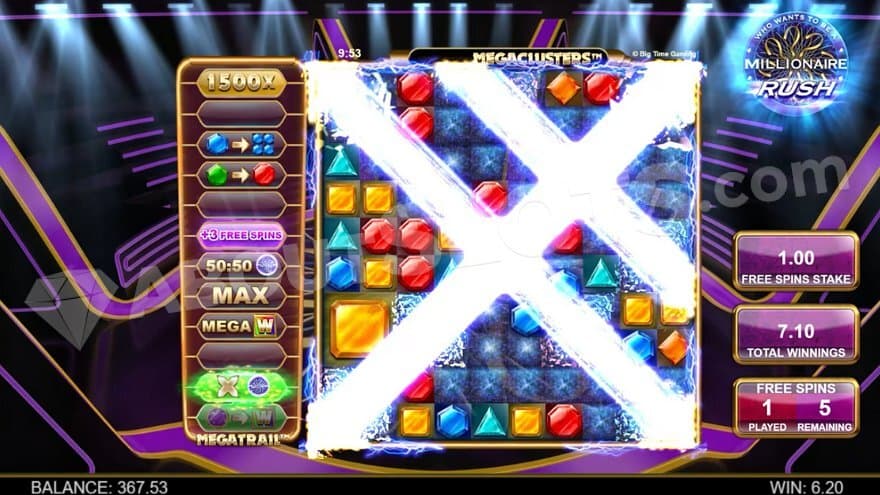Screen dimensions: 880x495
Task: Choose the green-to-red gem transform modifier
Action: click(x=241, y=174)
